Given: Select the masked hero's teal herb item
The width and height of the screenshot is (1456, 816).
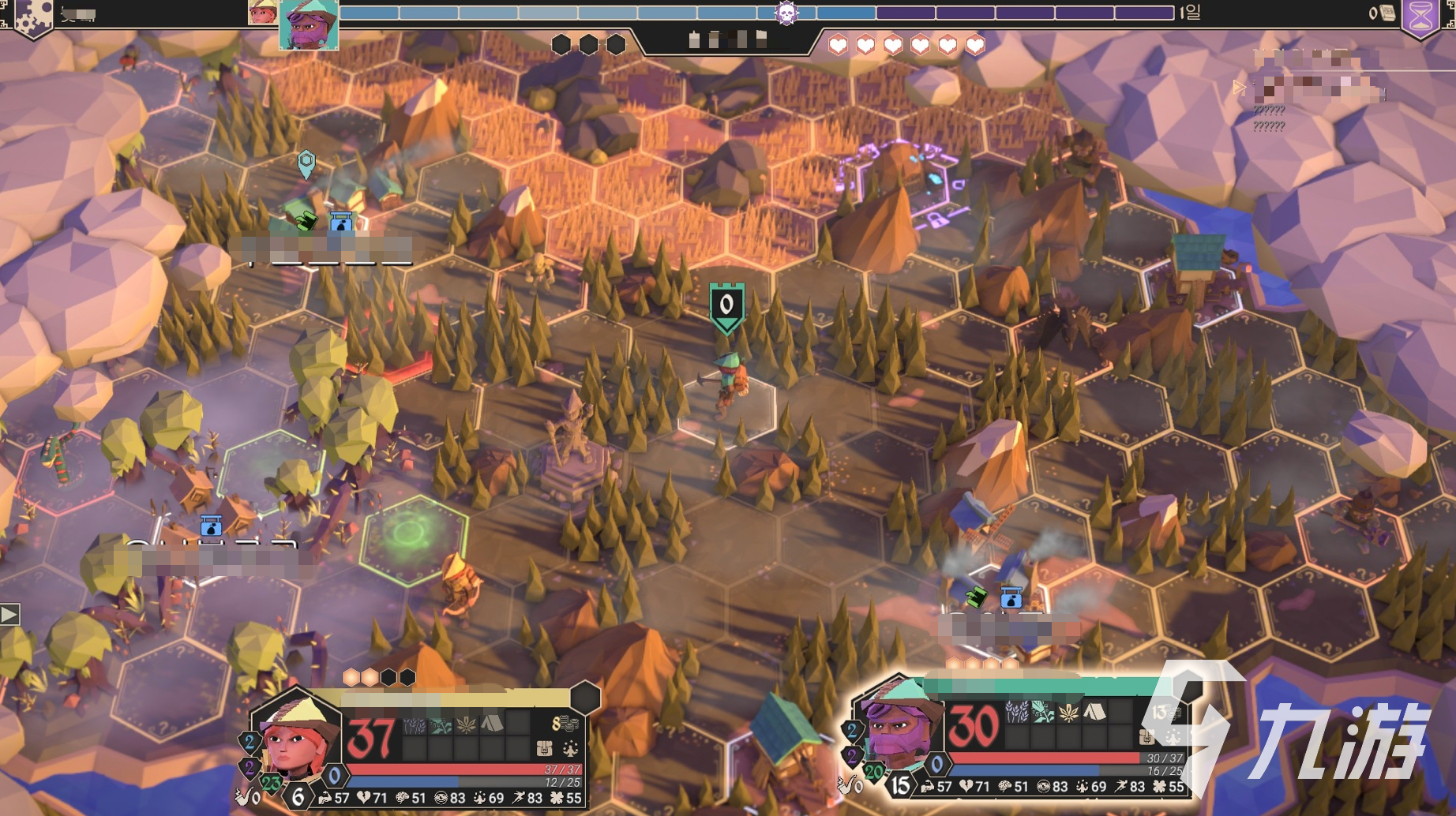Looking at the screenshot, I should pos(1042,713).
